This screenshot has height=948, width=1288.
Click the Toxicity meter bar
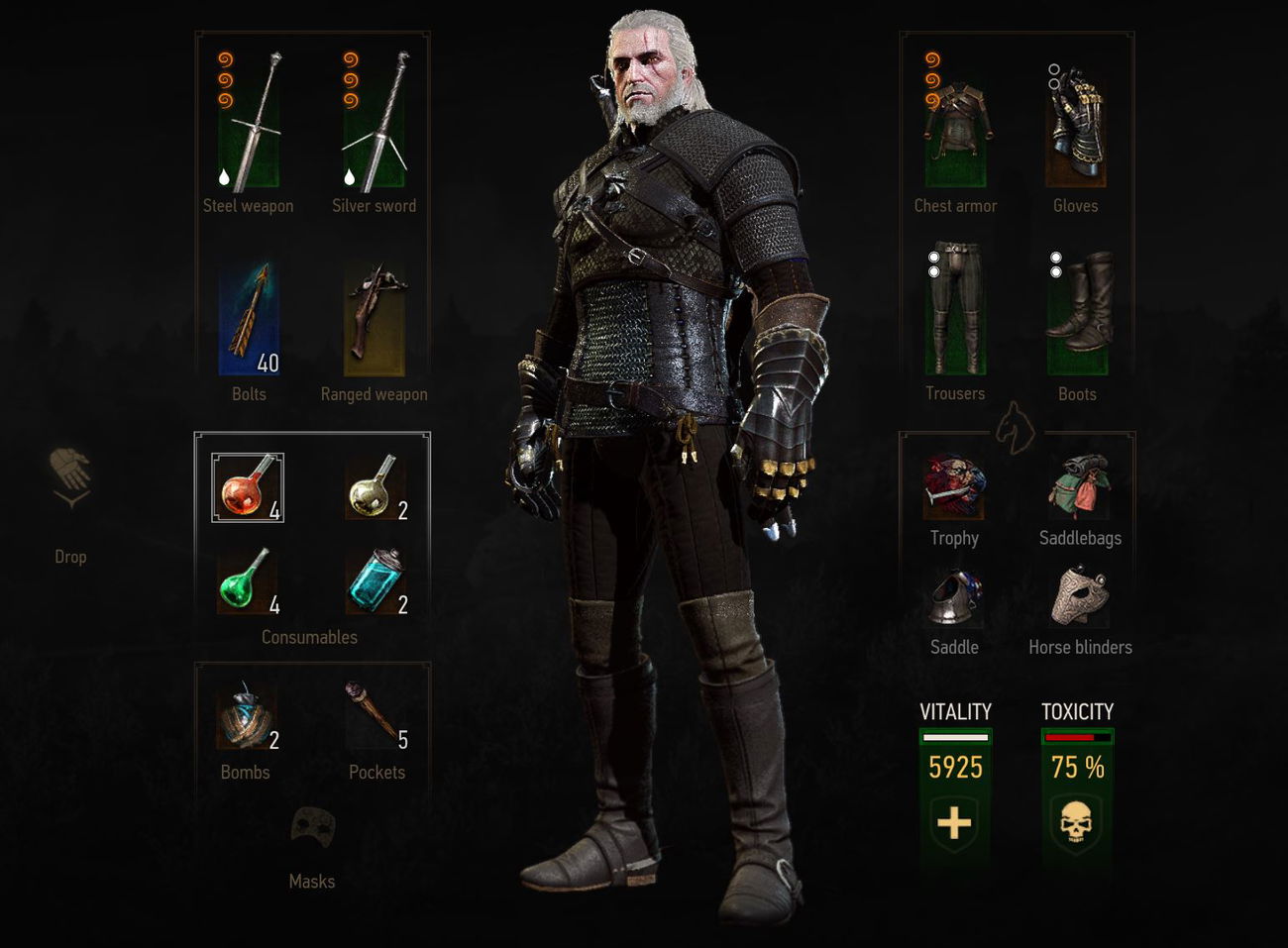tap(1077, 736)
